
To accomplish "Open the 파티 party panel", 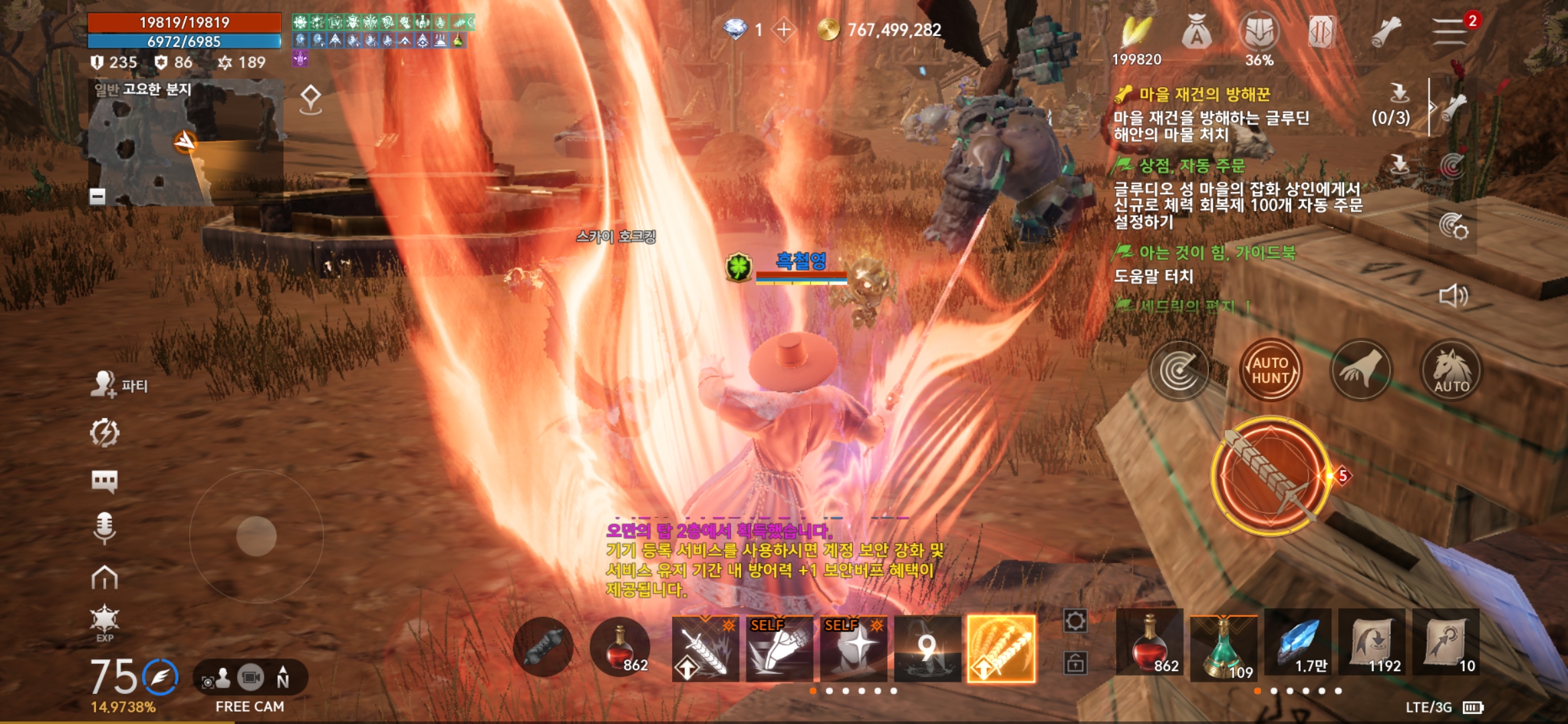I will coord(119,385).
